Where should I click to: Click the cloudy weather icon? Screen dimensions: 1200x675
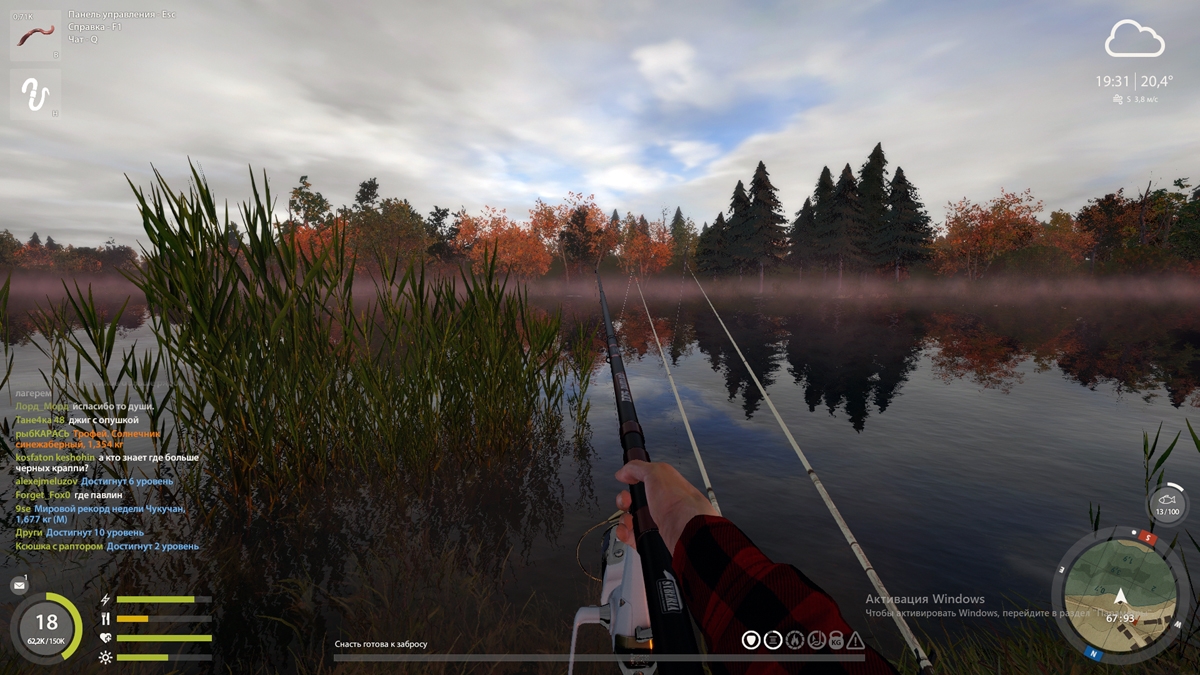[x=1134, y=40]
